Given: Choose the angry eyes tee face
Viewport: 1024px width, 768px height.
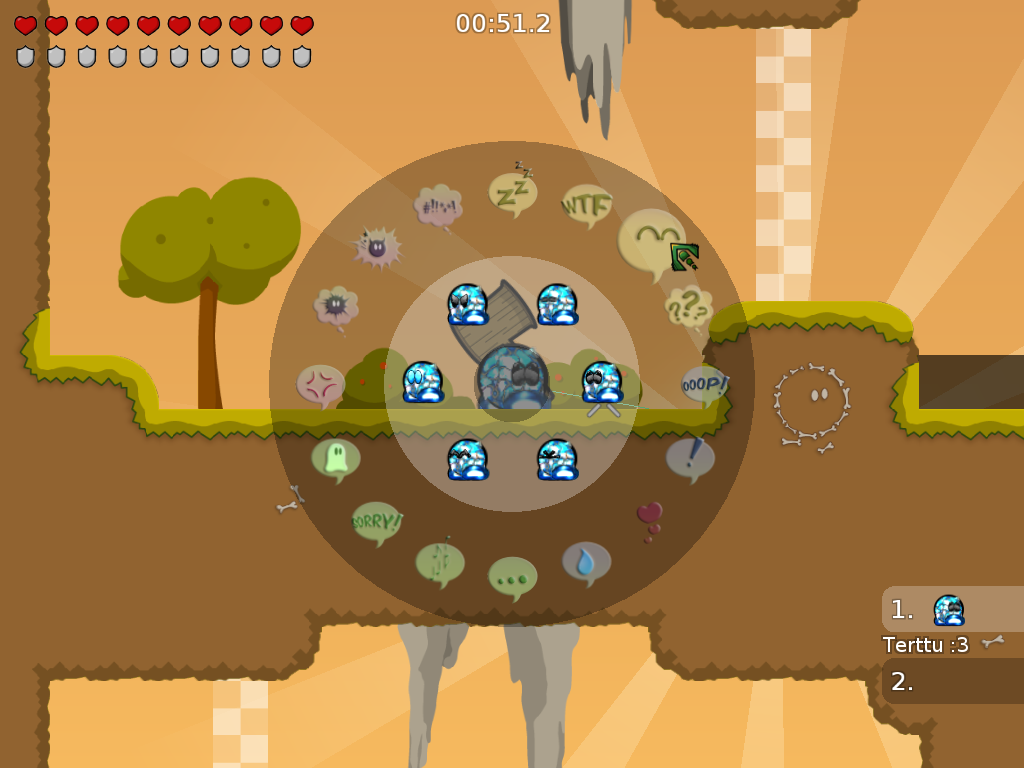Looking at the screenshot, I should [x=467, y=305].
